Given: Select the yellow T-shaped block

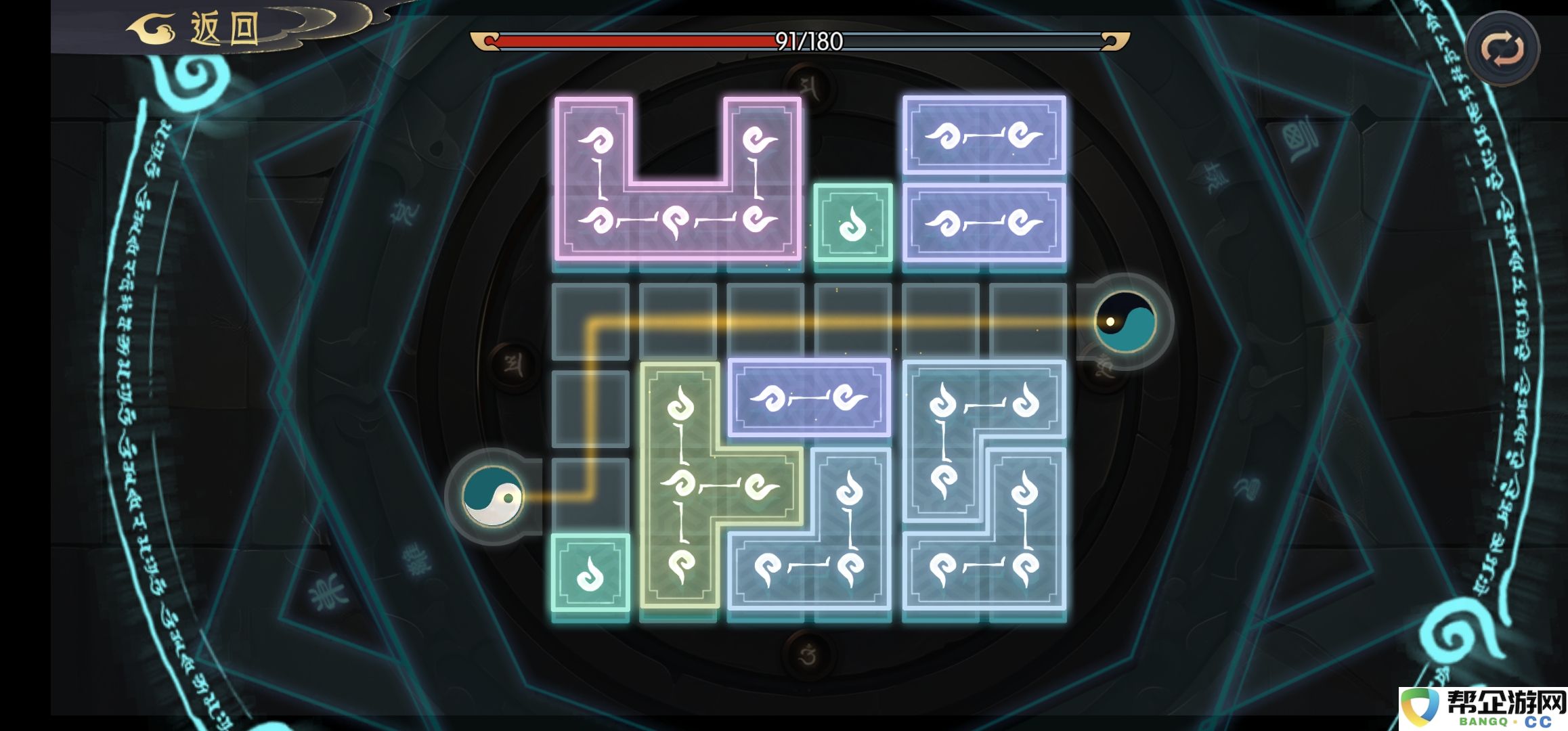Looking at the screenshot, I should point(680,484).
